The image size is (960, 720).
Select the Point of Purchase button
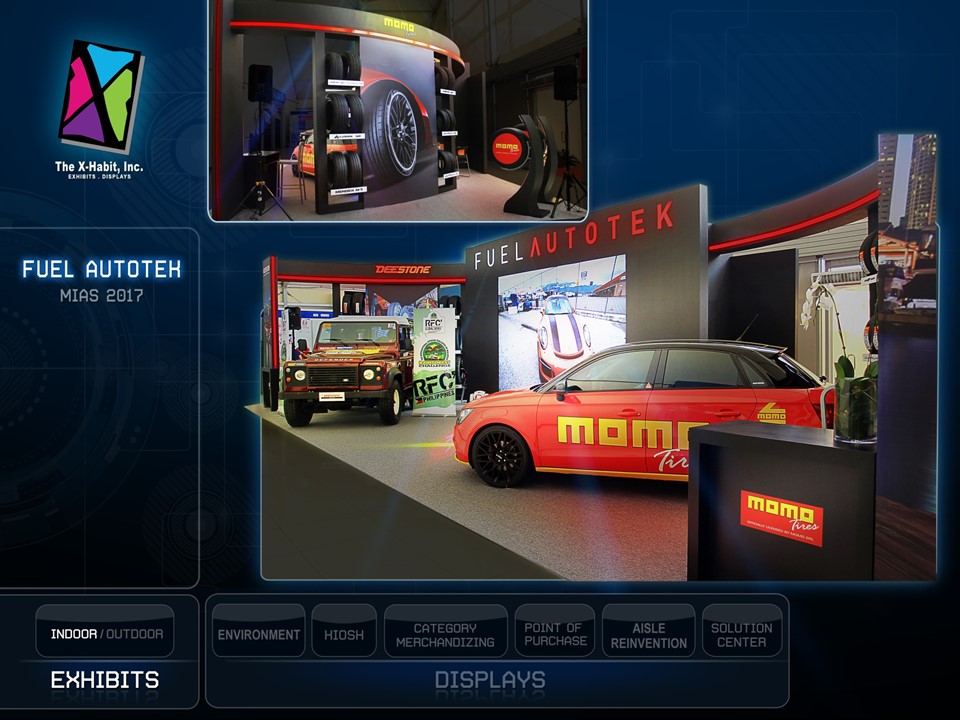click(554, 634)
